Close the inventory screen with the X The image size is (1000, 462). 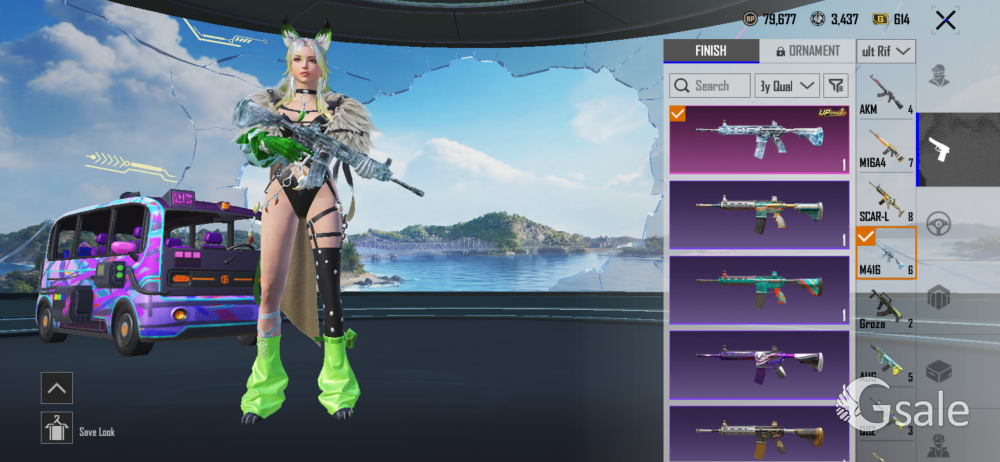[x=945, y=20]
